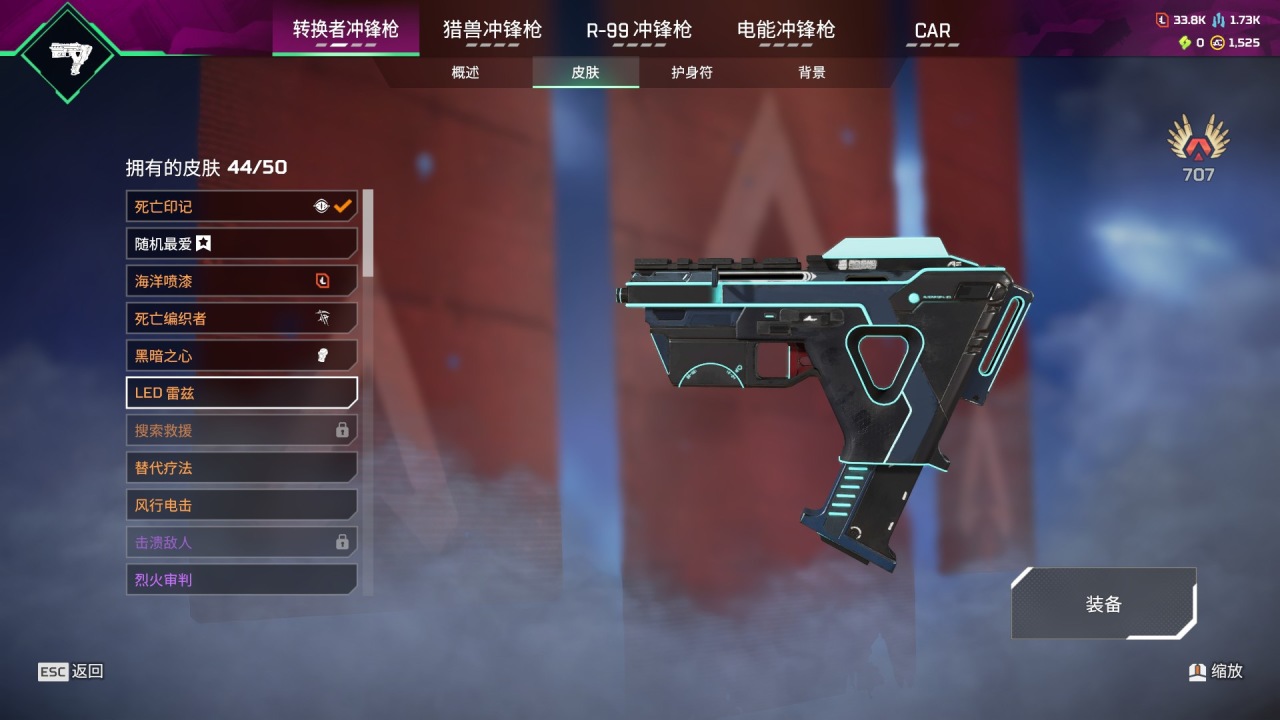Pick the 海洋喷漆 skin row
The image size is (1280, 720).
[x=240, y=281]
